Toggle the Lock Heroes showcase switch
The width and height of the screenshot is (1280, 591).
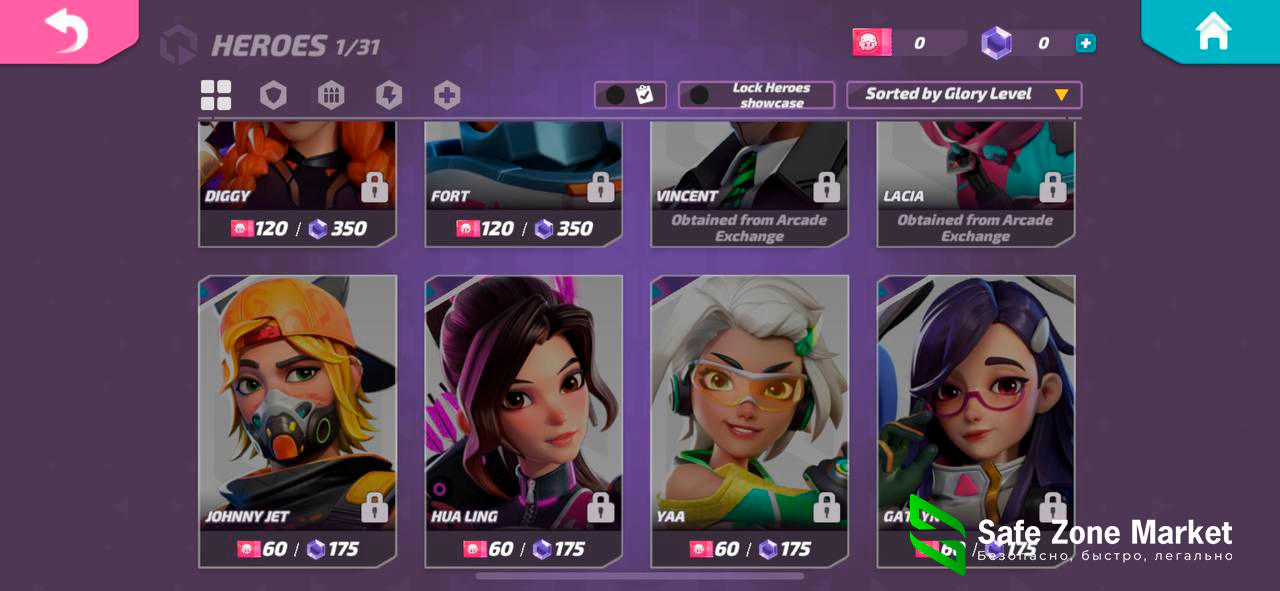[x=700, y=95]
